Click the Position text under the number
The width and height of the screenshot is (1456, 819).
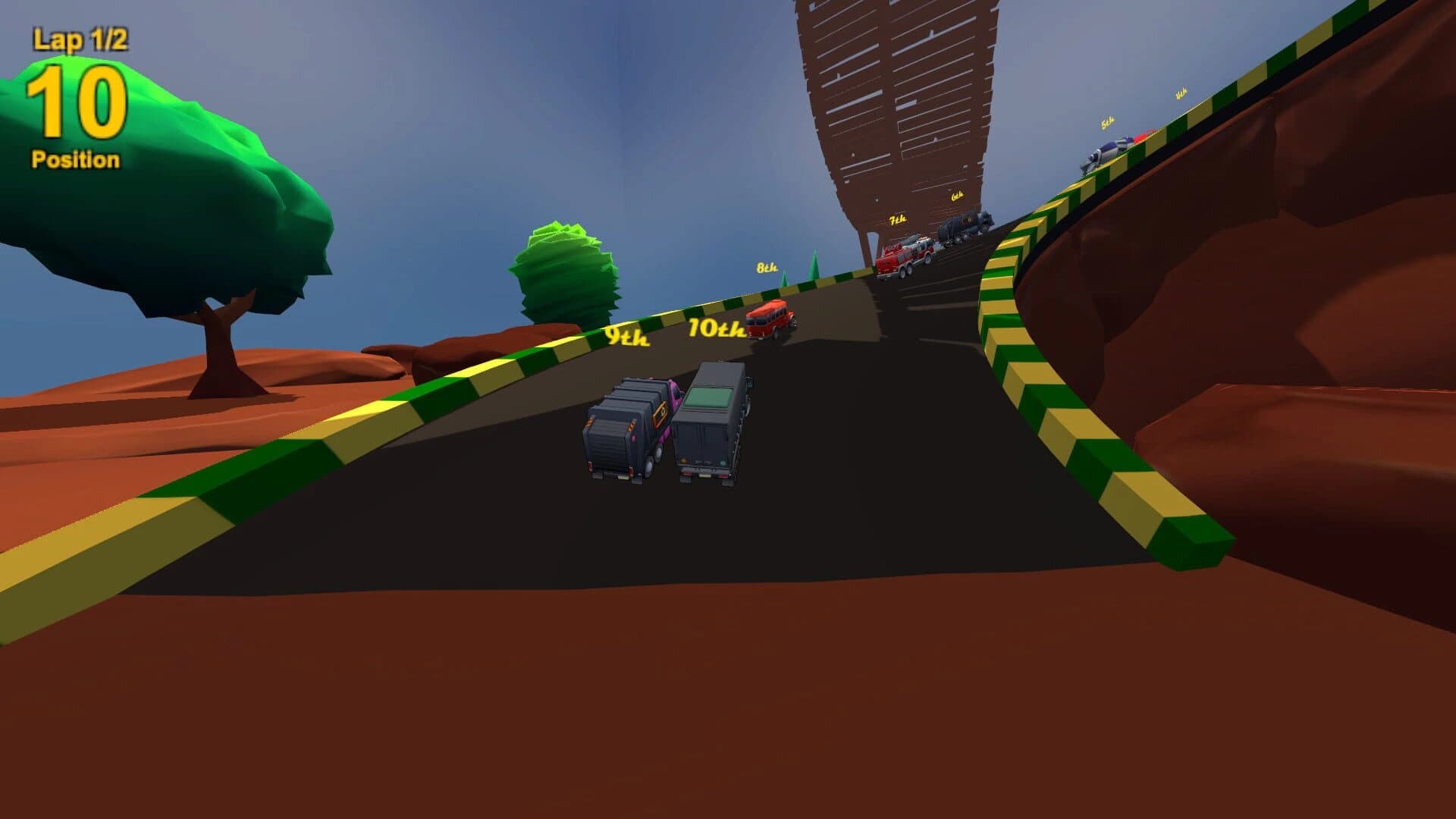[x=74, y=159]
